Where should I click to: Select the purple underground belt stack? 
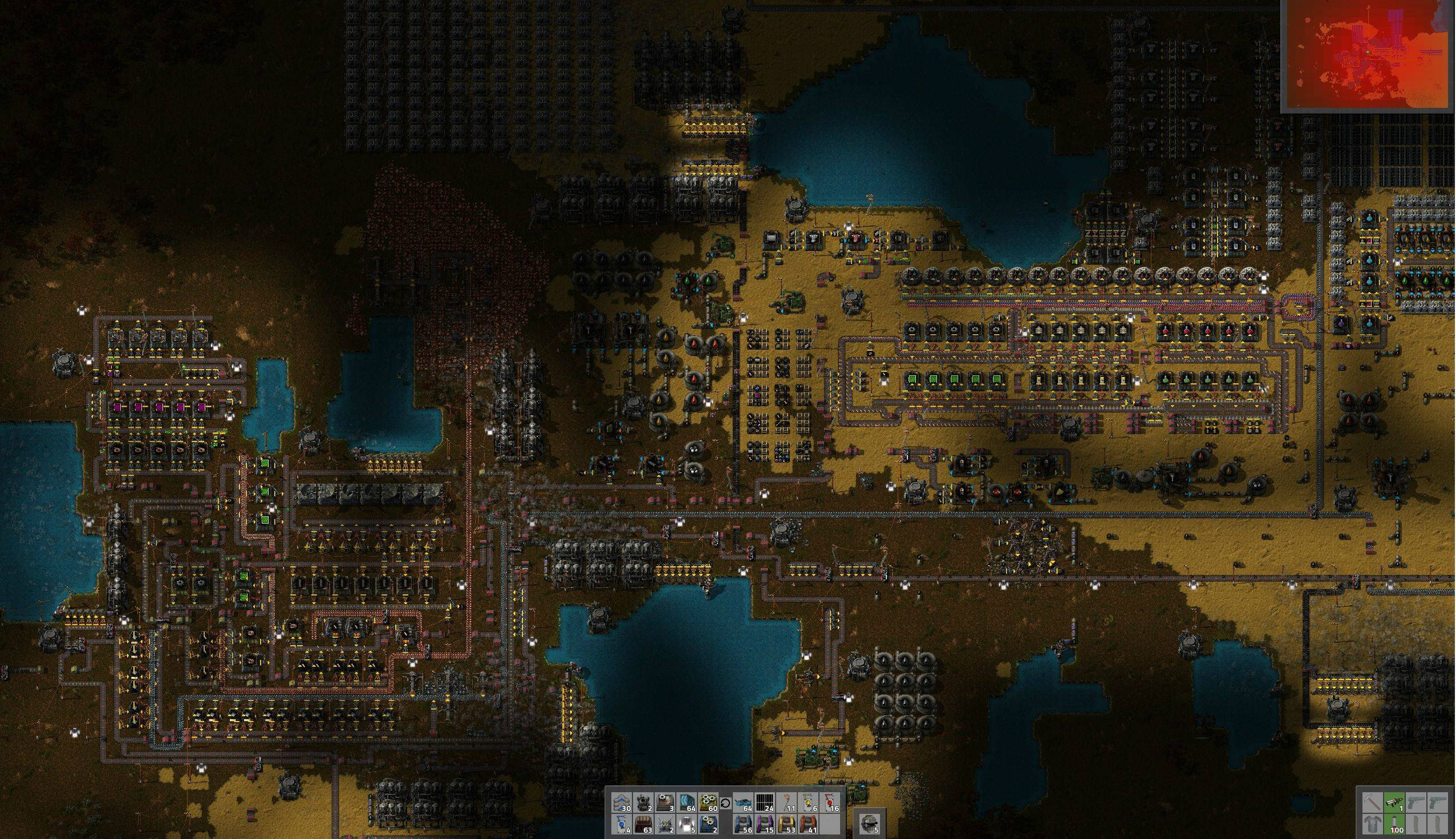pyautogui.click(x=765, y=824)
